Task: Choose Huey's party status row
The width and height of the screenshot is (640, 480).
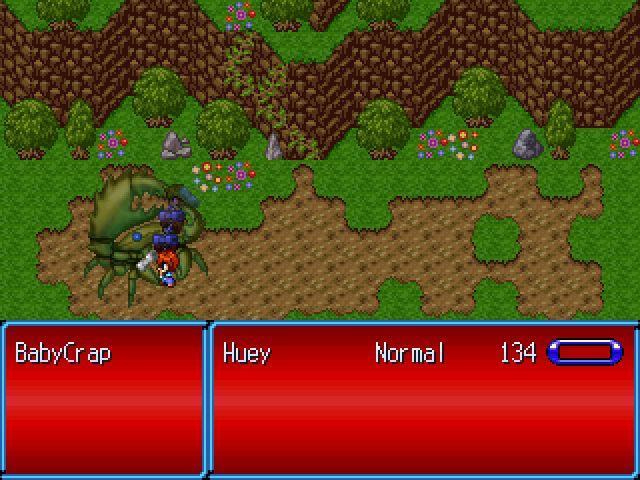Action: tap(420, 353)
